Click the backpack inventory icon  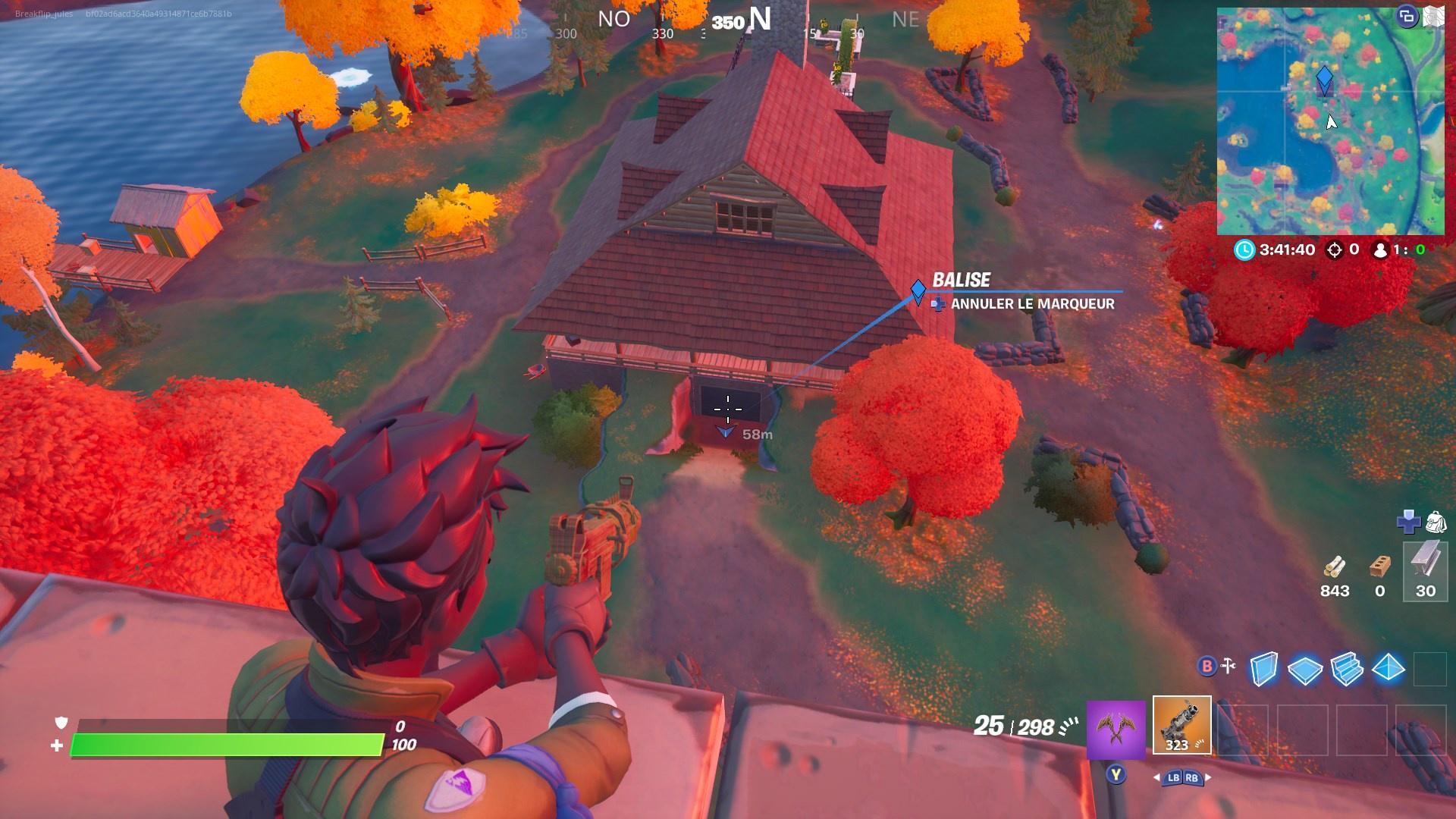[x=1439, y=523]
